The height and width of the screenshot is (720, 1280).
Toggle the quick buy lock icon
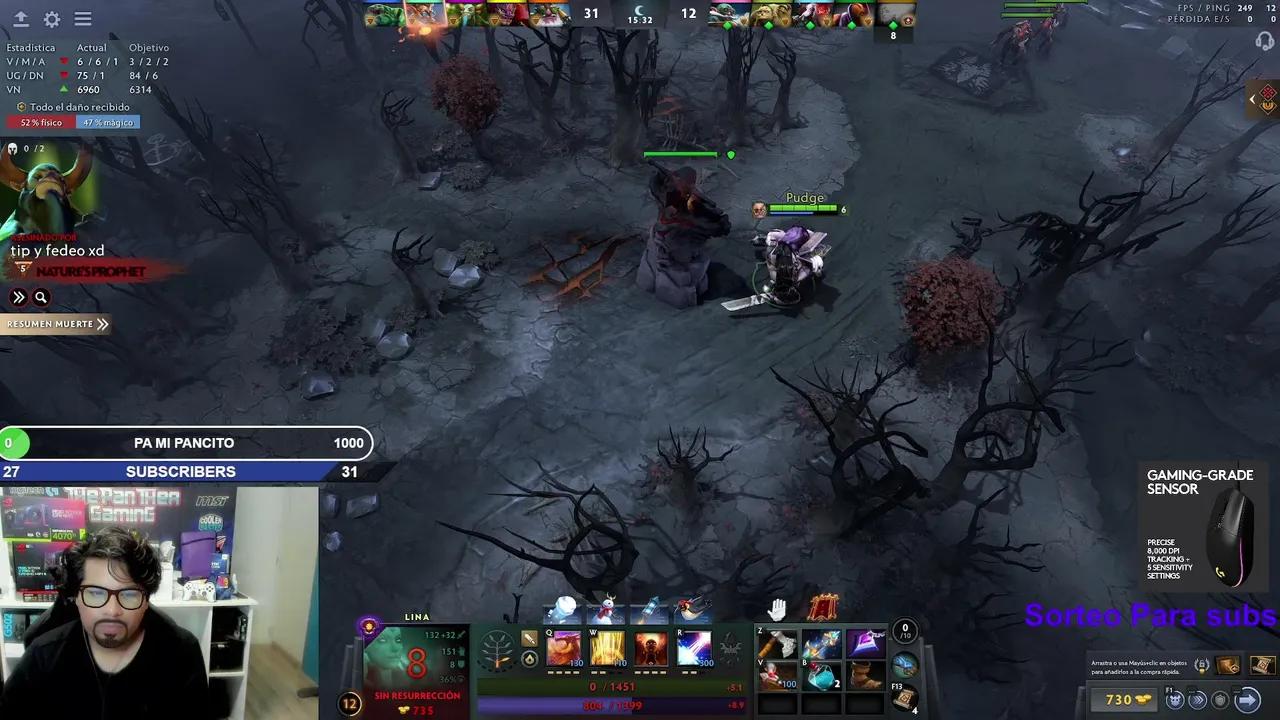tap(1203, 665)
